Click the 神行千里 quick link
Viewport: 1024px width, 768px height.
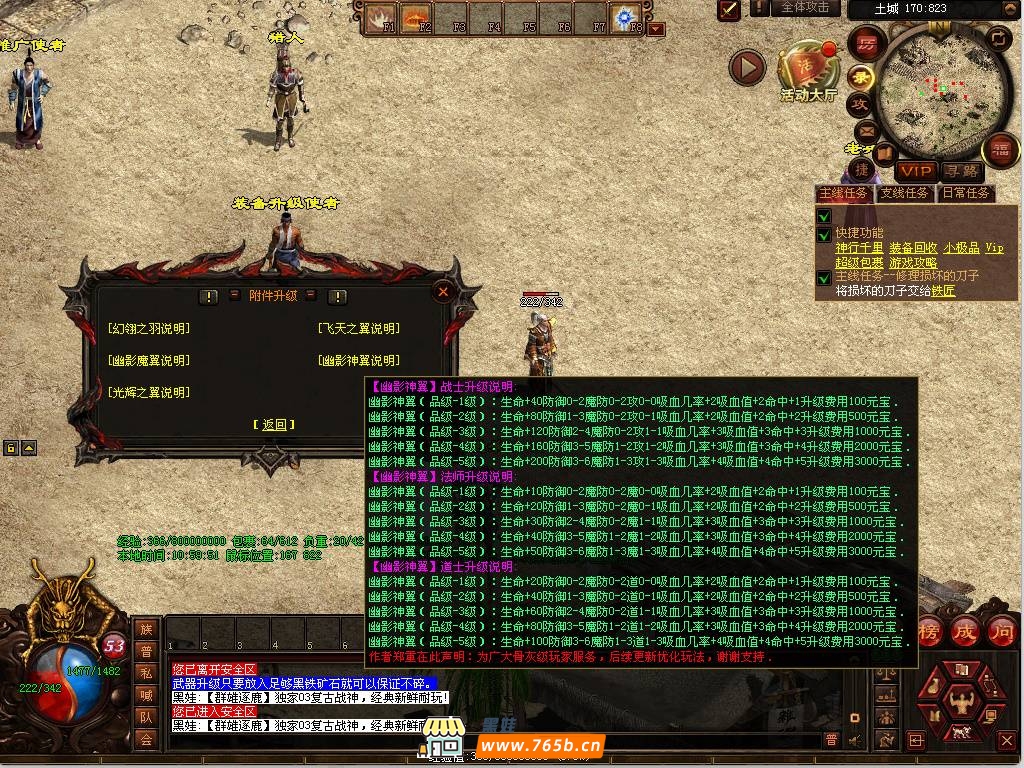pyautogui.click(x=859, y=248)
